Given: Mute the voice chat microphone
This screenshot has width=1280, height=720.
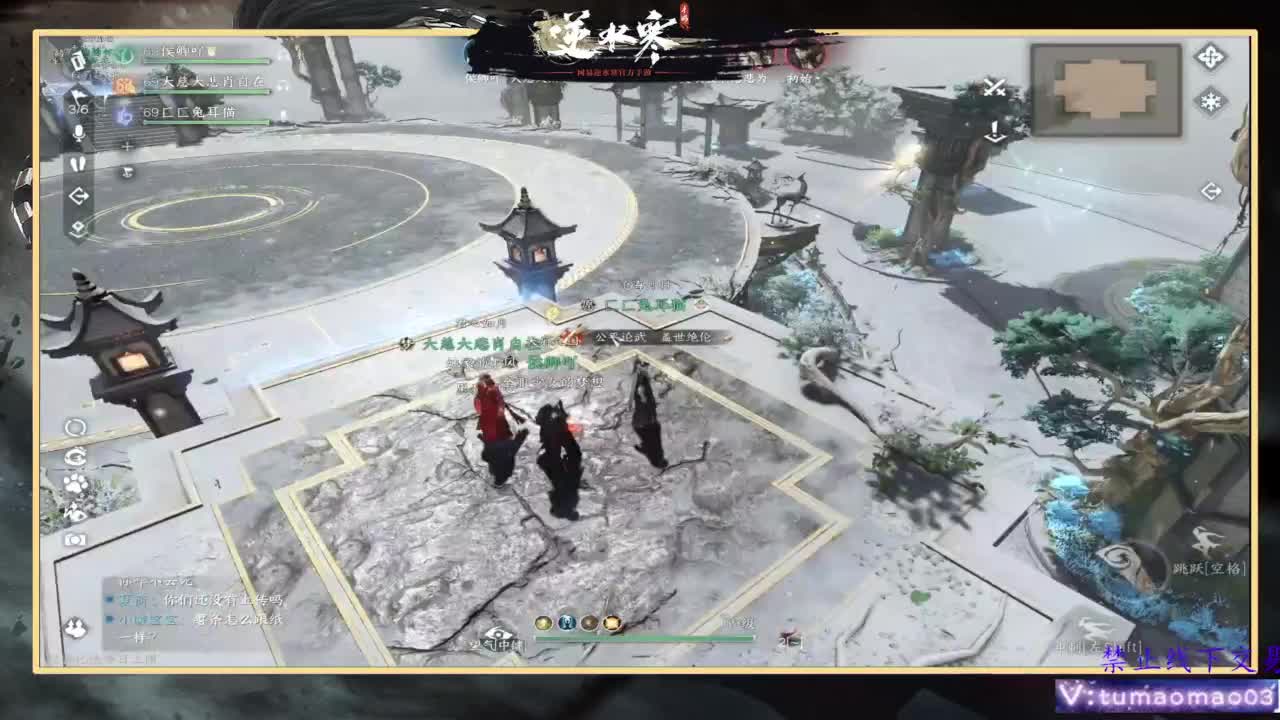Looking at the screenshot, I should pos(78,133).
